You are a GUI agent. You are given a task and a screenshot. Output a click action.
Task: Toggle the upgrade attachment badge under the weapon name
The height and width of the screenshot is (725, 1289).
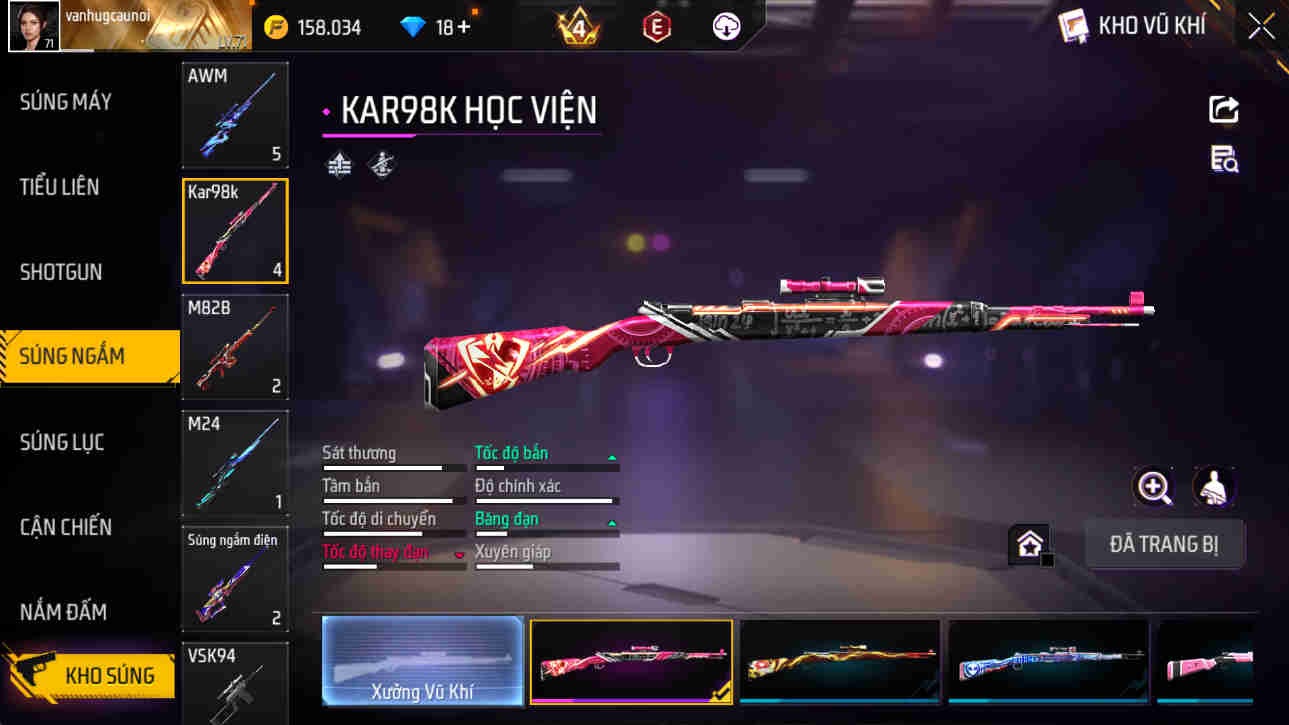(339, 163)
